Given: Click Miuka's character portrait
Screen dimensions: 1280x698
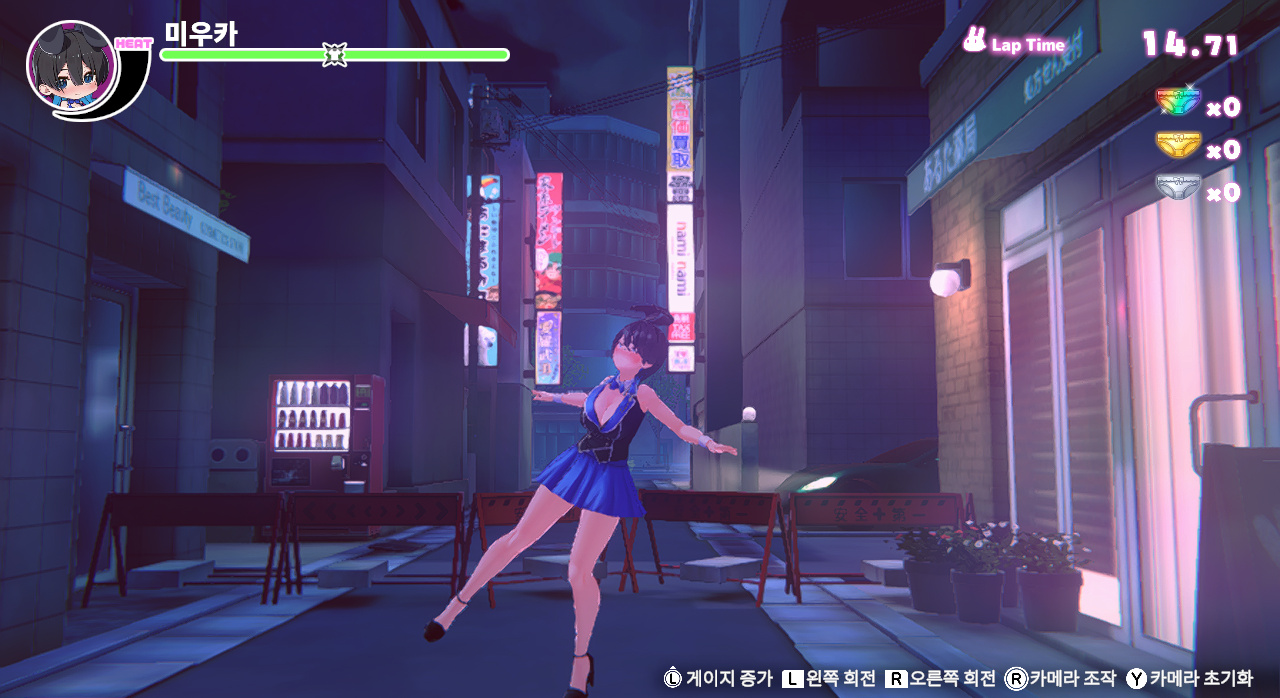Looking at the screenshot, I should pyautogui.click(x=72, y=68).
